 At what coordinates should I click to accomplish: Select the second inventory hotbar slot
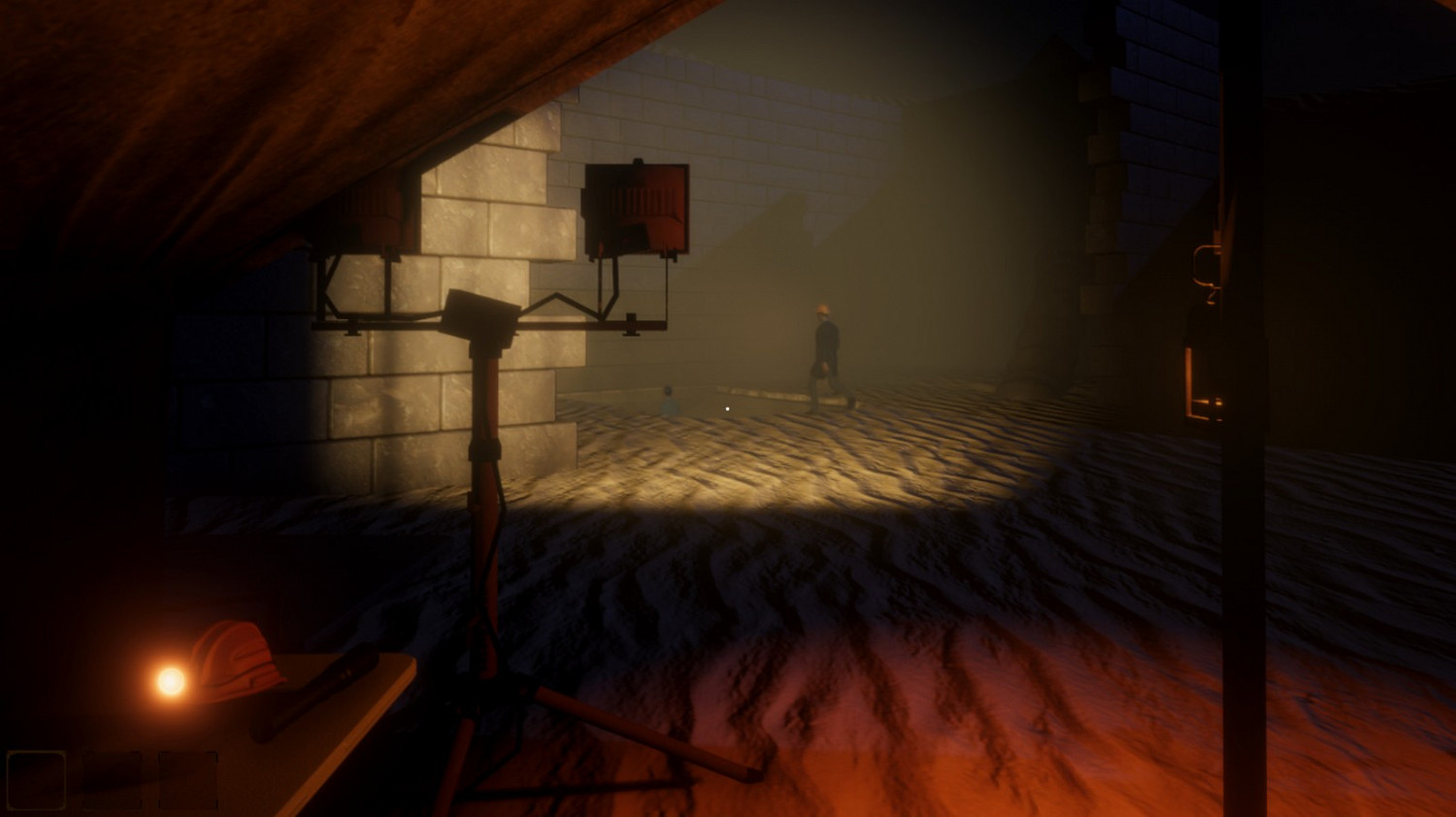point(112,780)
